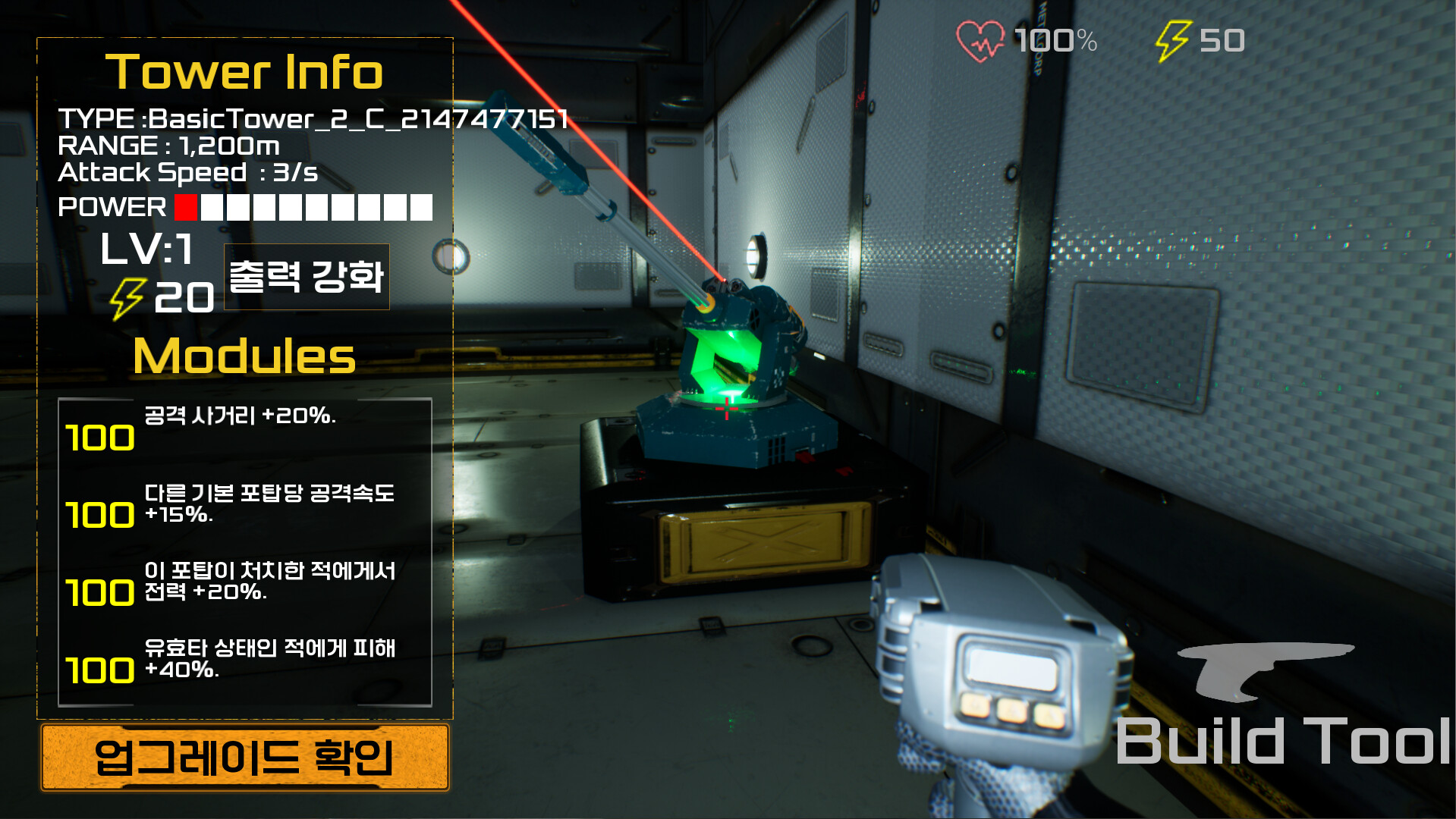The image size is (1456, 819).
Task: Click the red crosshair on the turret base
Action: point(728,407)
